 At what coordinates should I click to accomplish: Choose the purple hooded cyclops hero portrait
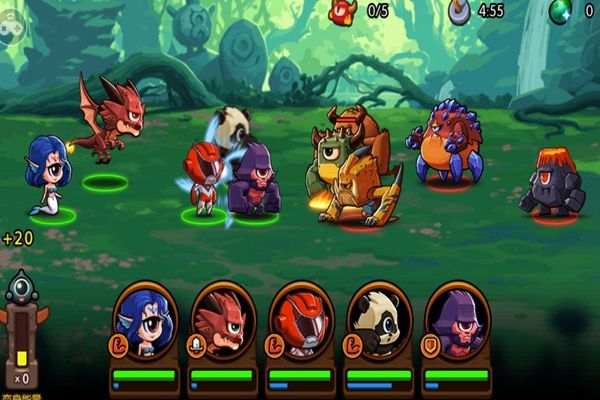[457, 322]
